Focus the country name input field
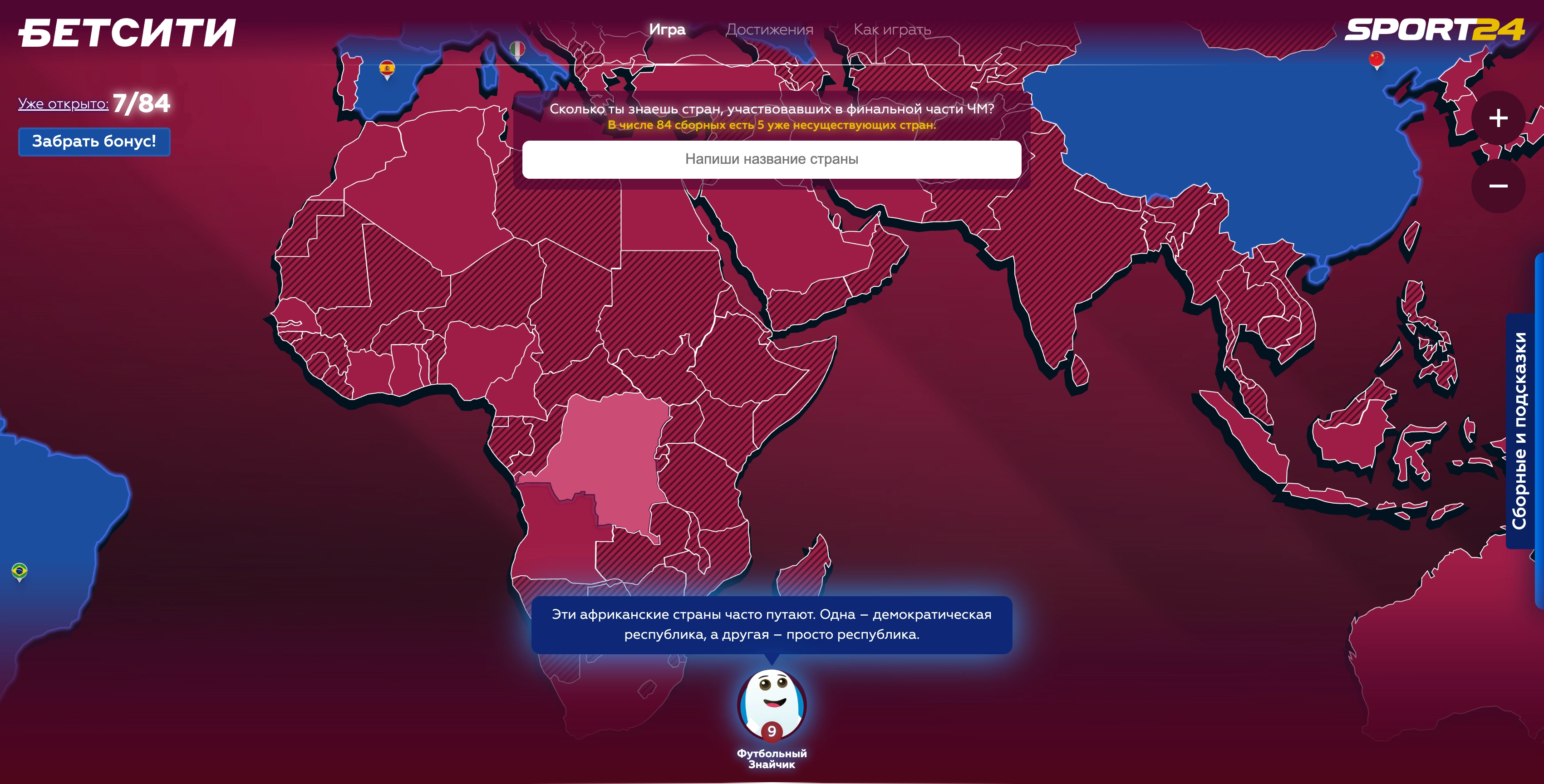Viewport: 1544px width, 784px height. click(772, 159)
